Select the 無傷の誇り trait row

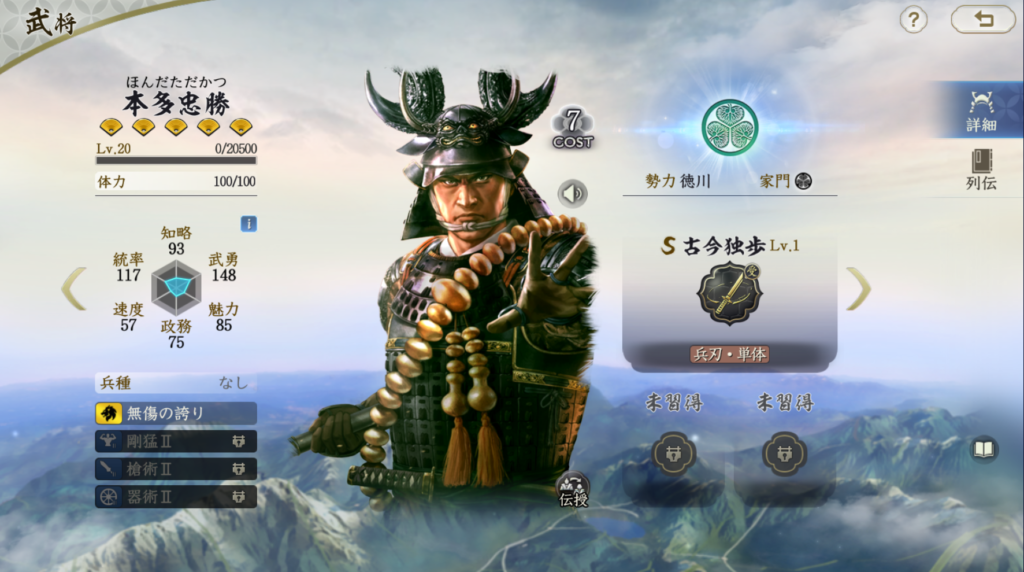(x=176, y=413)
